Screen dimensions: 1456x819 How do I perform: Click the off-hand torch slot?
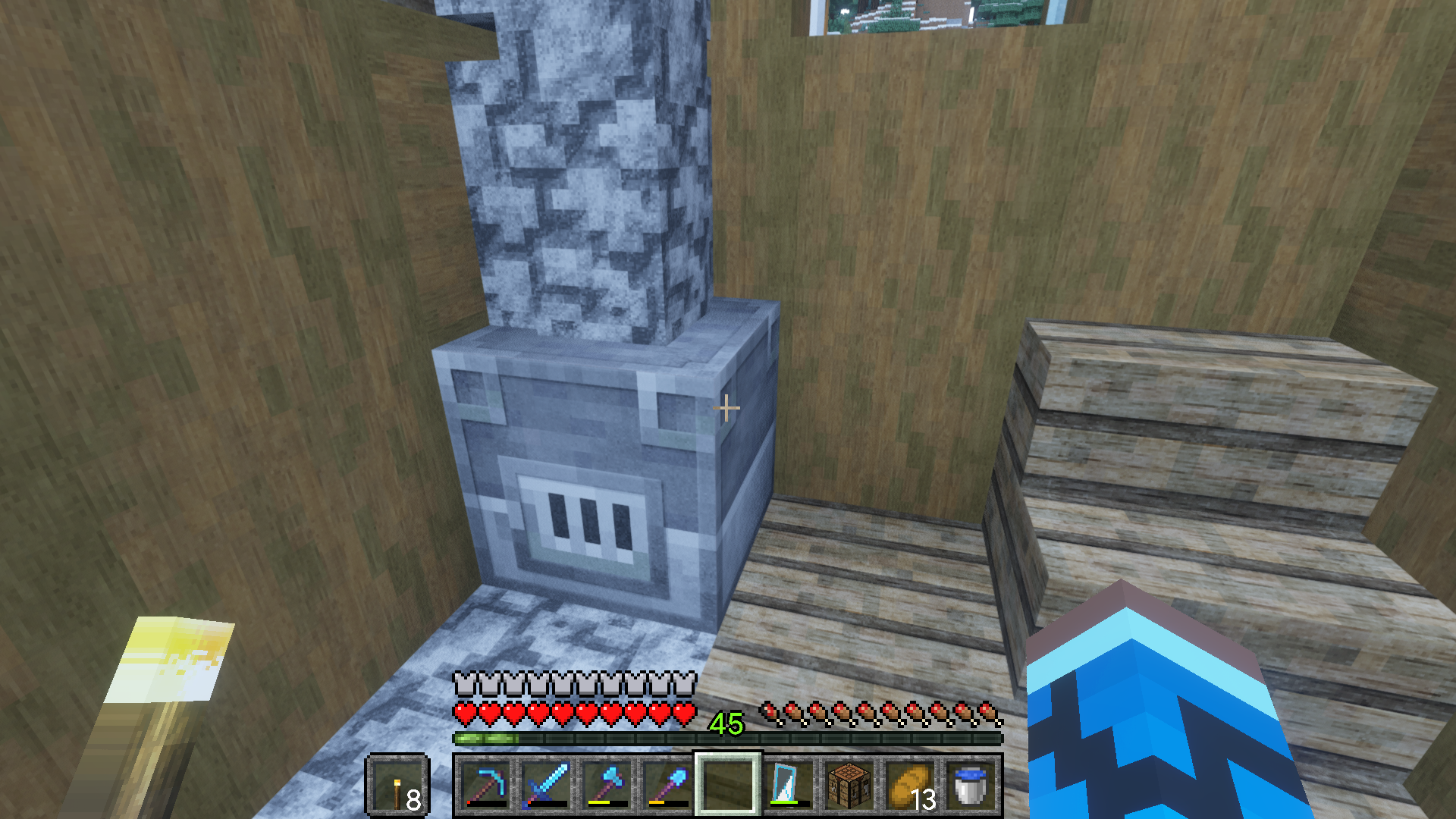398,786
